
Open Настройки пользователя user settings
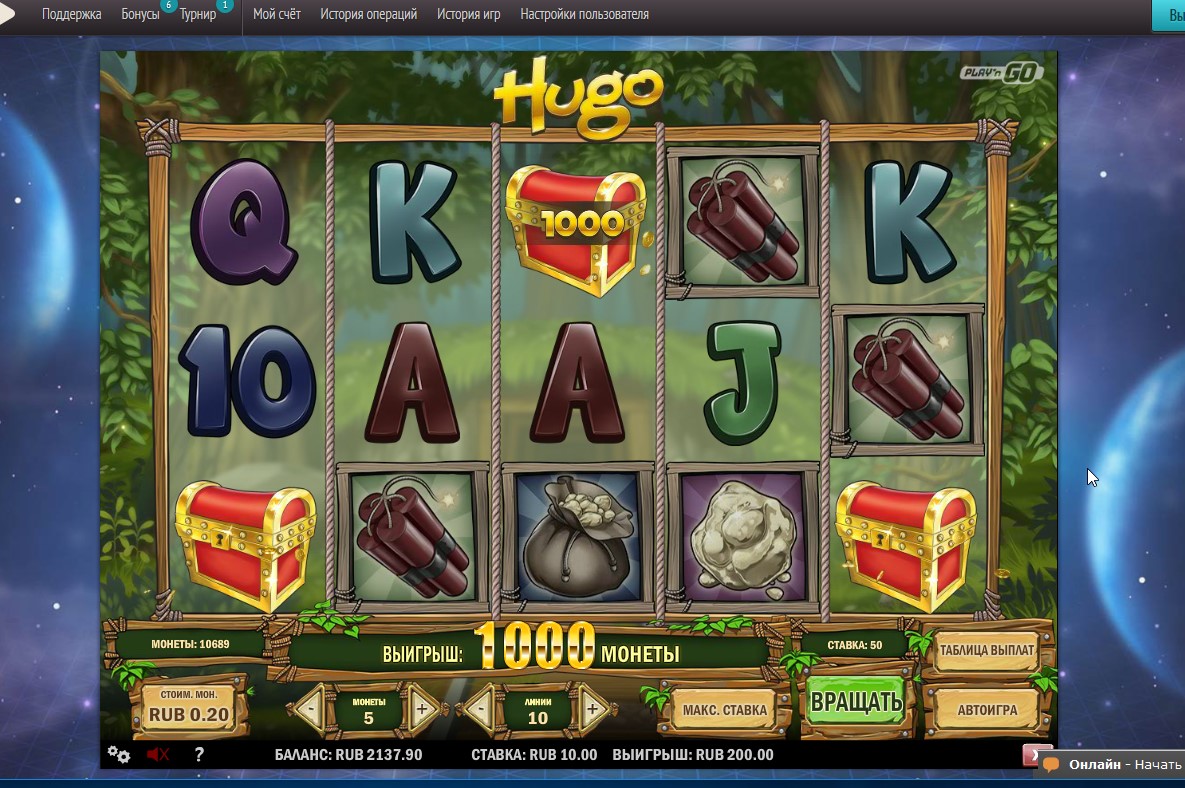[x=584, y=15]
